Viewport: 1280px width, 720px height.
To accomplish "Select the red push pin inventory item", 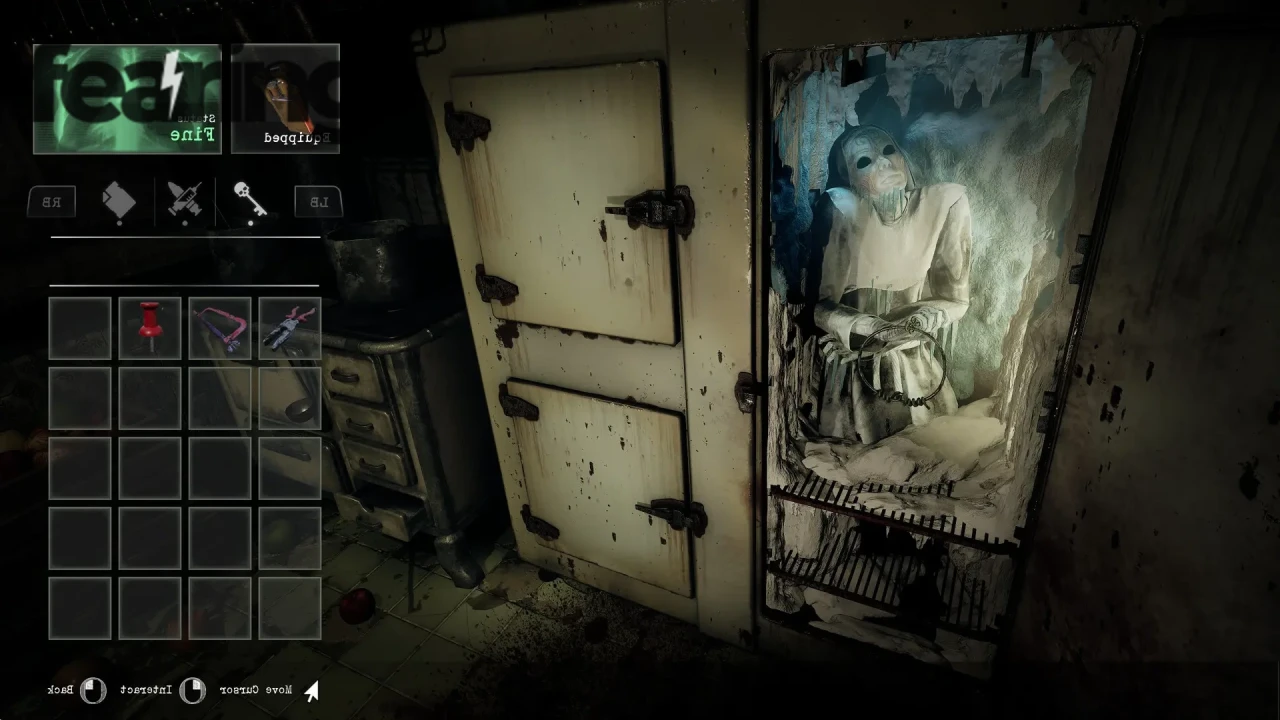I will point(150,327).
